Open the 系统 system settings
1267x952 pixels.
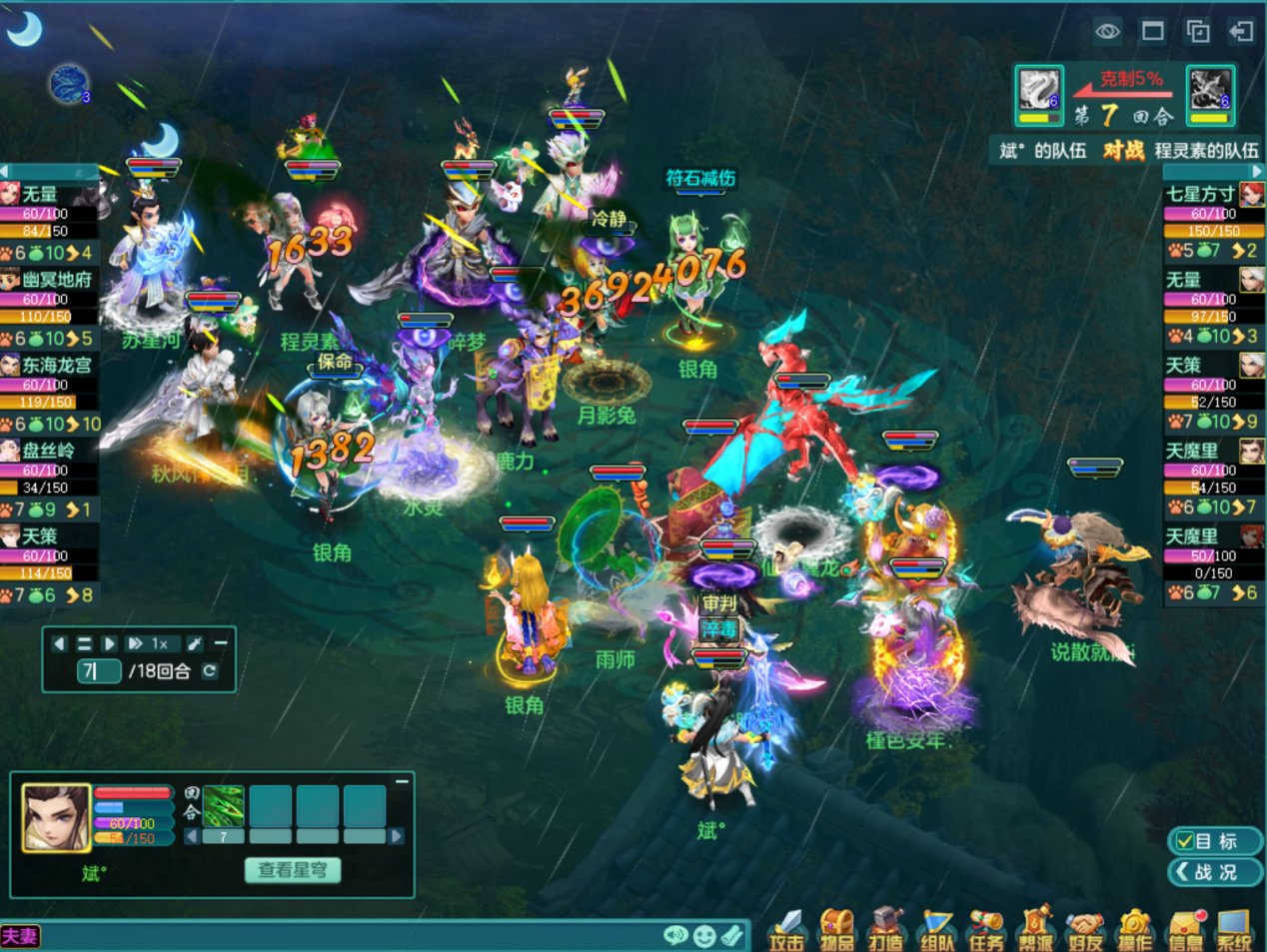1235,929
